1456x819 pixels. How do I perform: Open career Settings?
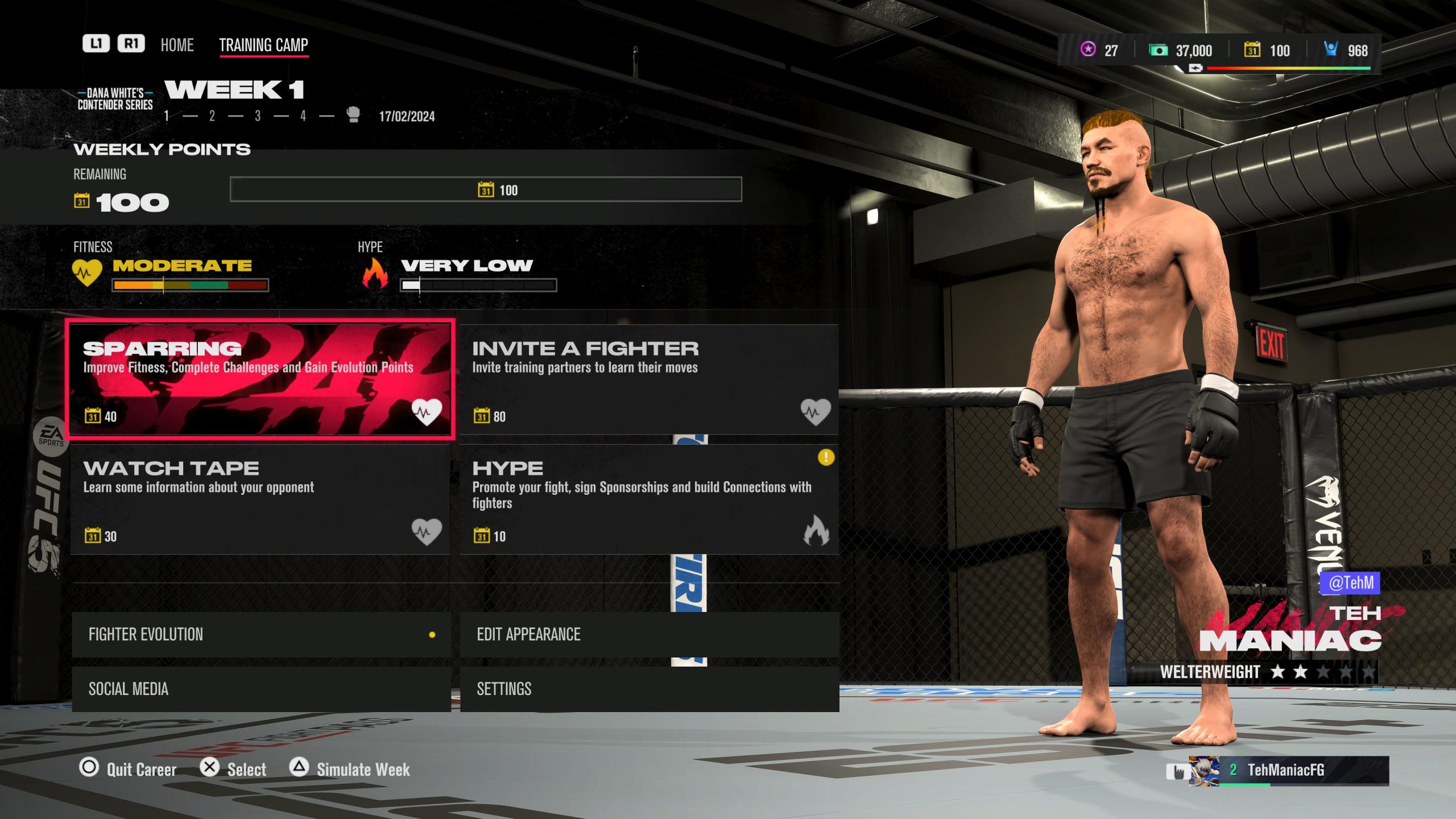pyautogui.click(x=649, y=689)
